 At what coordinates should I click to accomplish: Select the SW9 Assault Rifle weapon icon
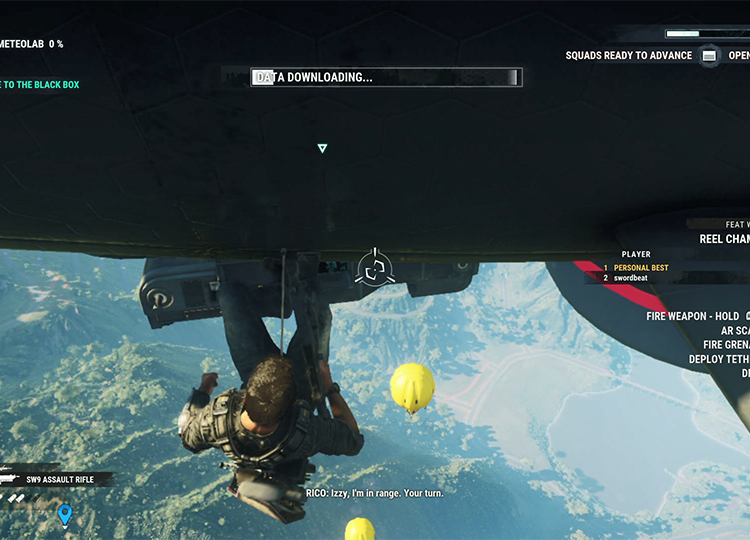(14, 480)
